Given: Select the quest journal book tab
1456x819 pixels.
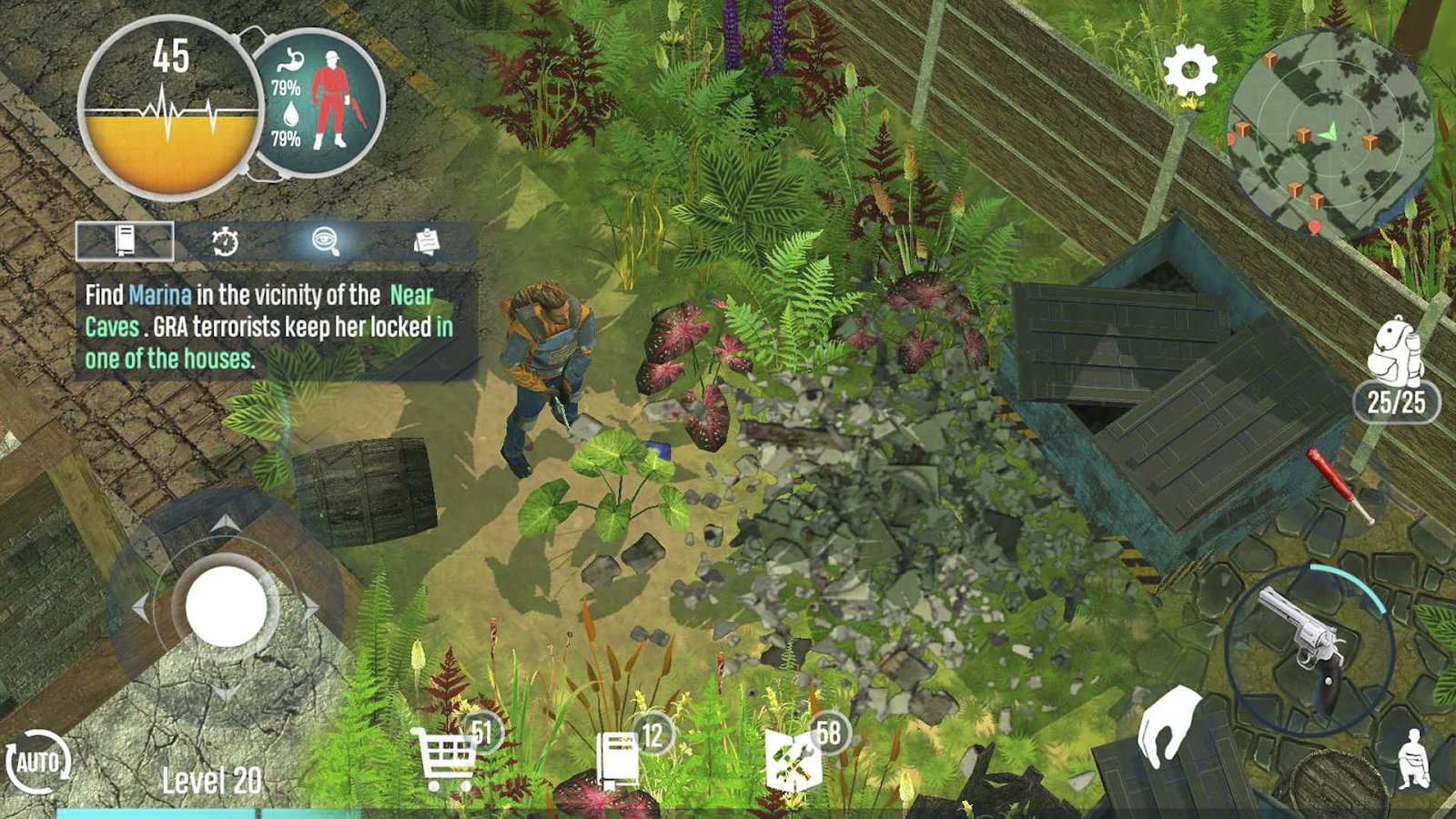Looking at the screenshot, I should (x=125, y=241).
